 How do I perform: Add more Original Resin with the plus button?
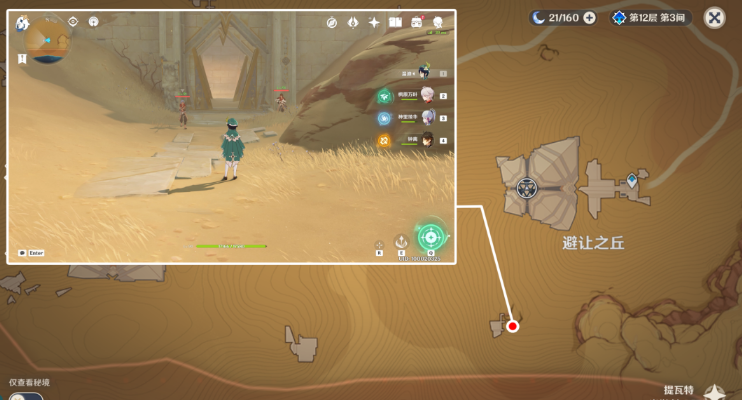(589, 17)
